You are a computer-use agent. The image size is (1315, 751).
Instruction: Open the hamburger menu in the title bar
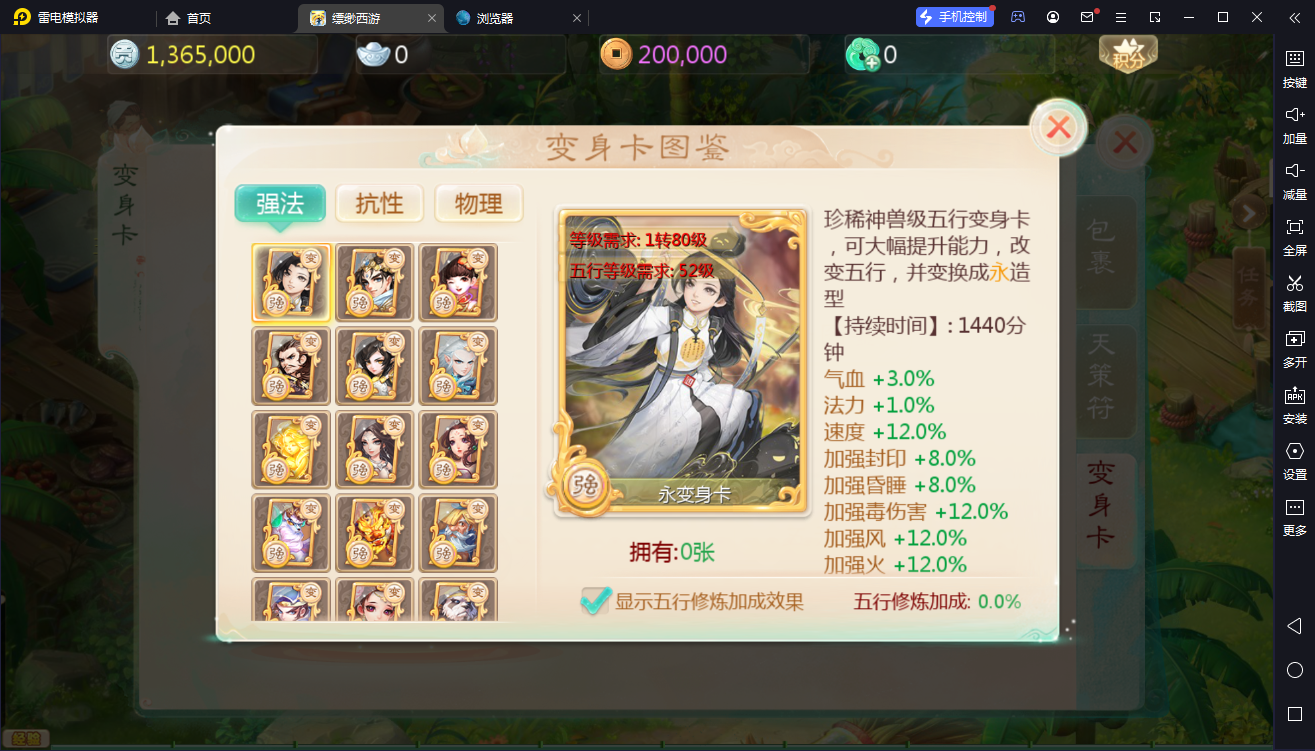1122,17
